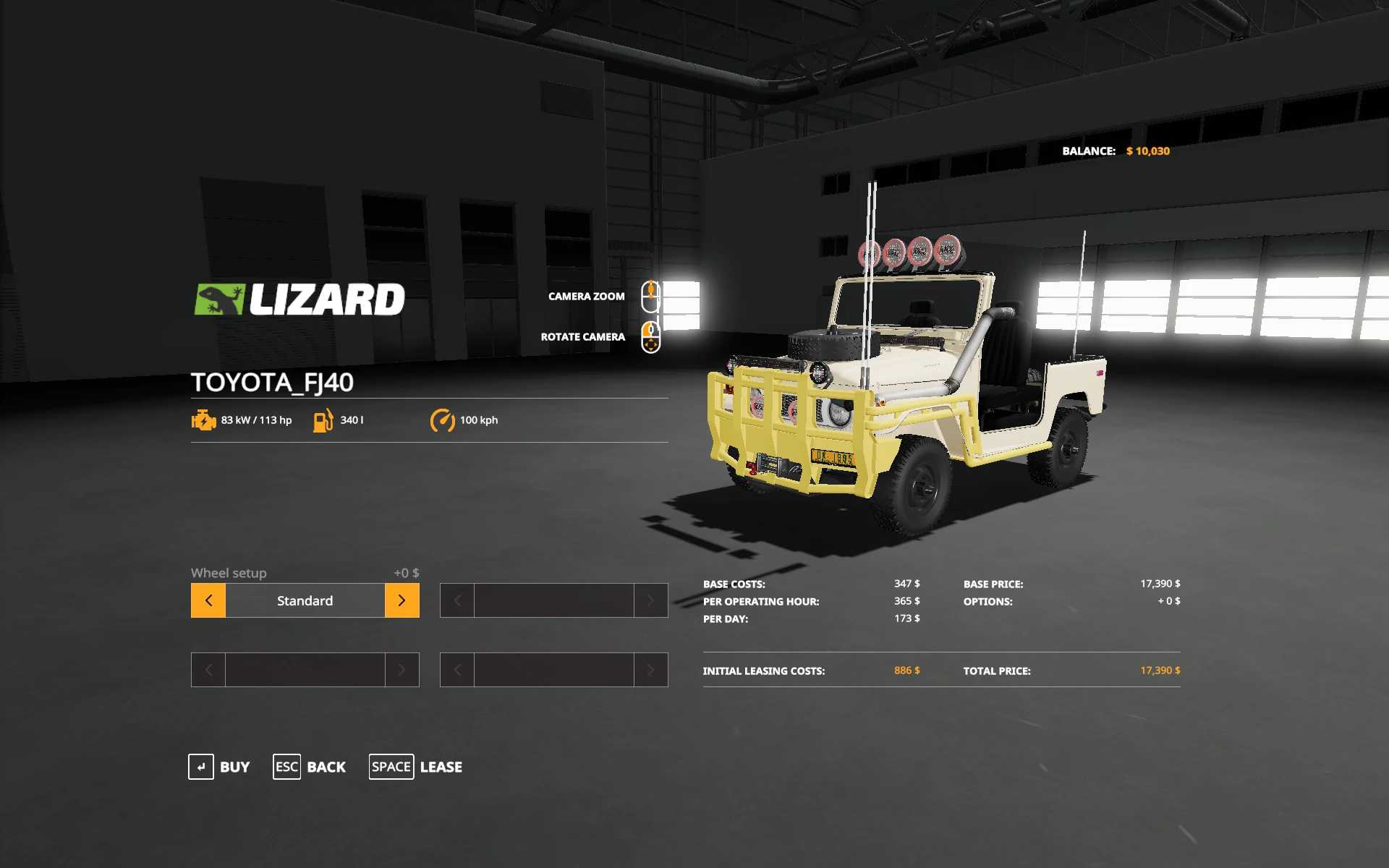
Task: Lease the Toyota FJ40
Action: tap(416, 767)
